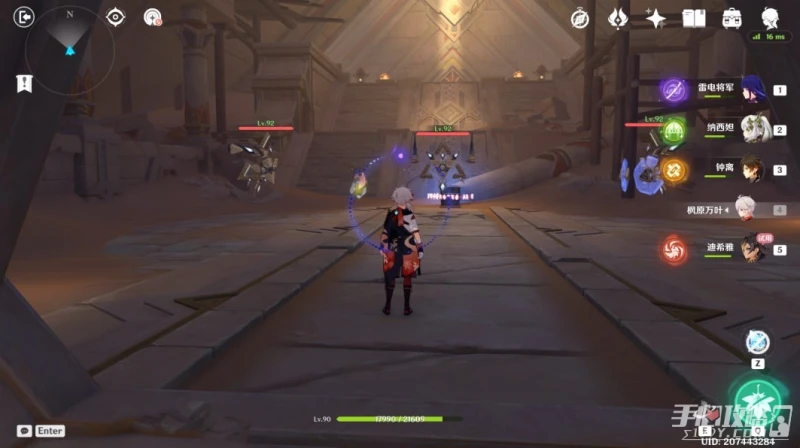Click the co-op signal icon beside the eye
Image resolution: width=800 pixels, height=448 pixels.
(152, 16)
